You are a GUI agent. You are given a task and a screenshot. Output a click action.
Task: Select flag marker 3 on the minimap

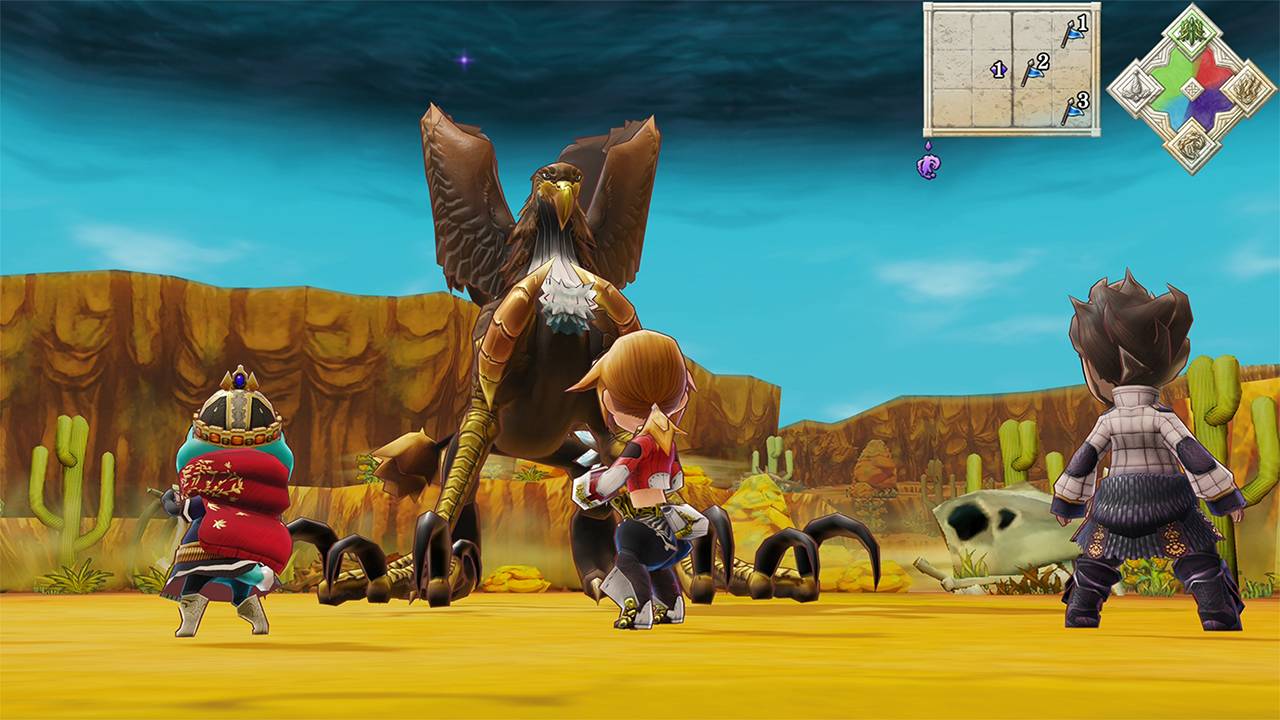pyautogui.click(x=1073, y=110)
